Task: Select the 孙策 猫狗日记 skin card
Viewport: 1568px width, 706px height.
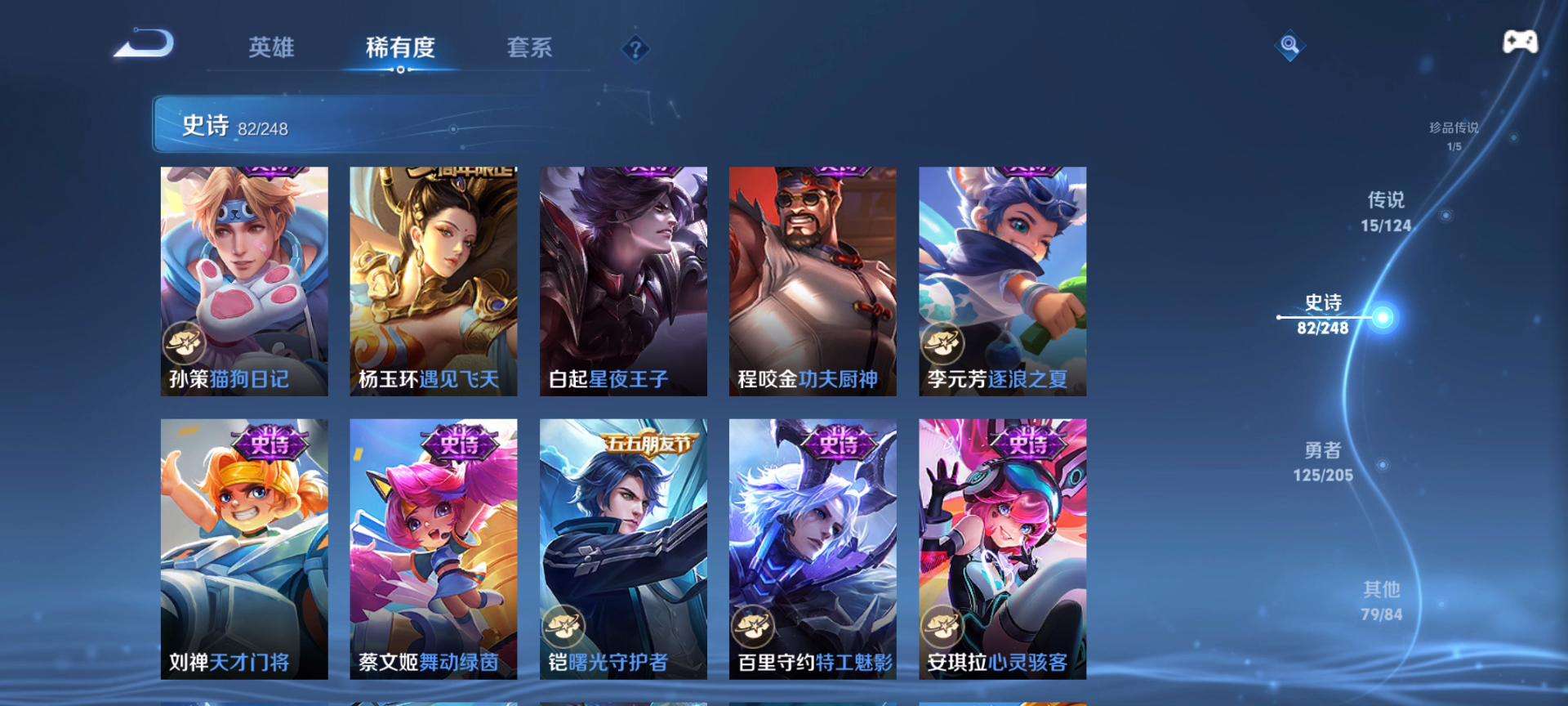Action: (x=244, y=281)
